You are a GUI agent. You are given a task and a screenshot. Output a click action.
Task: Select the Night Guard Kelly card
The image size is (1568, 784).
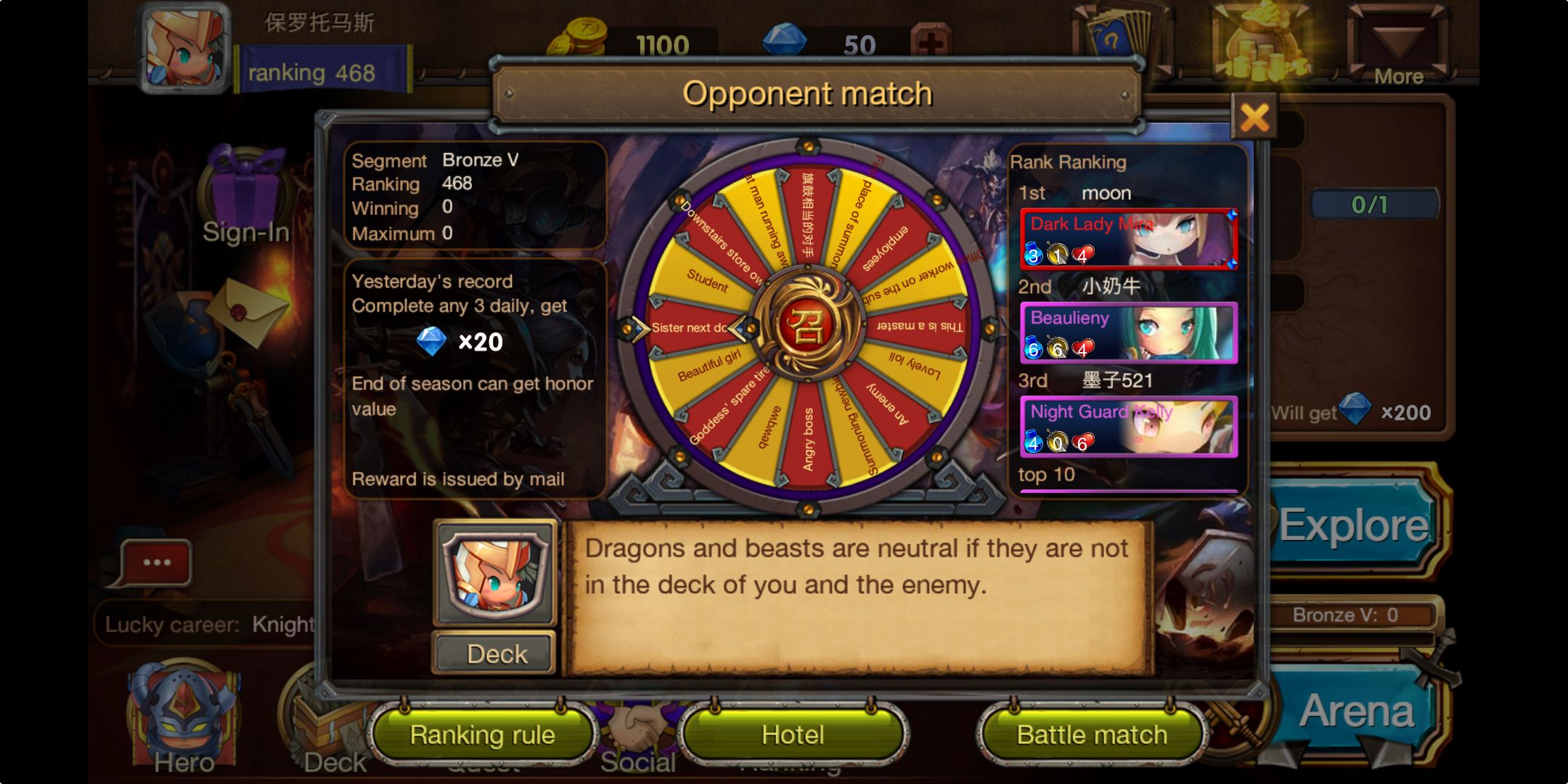point(1128,427)
